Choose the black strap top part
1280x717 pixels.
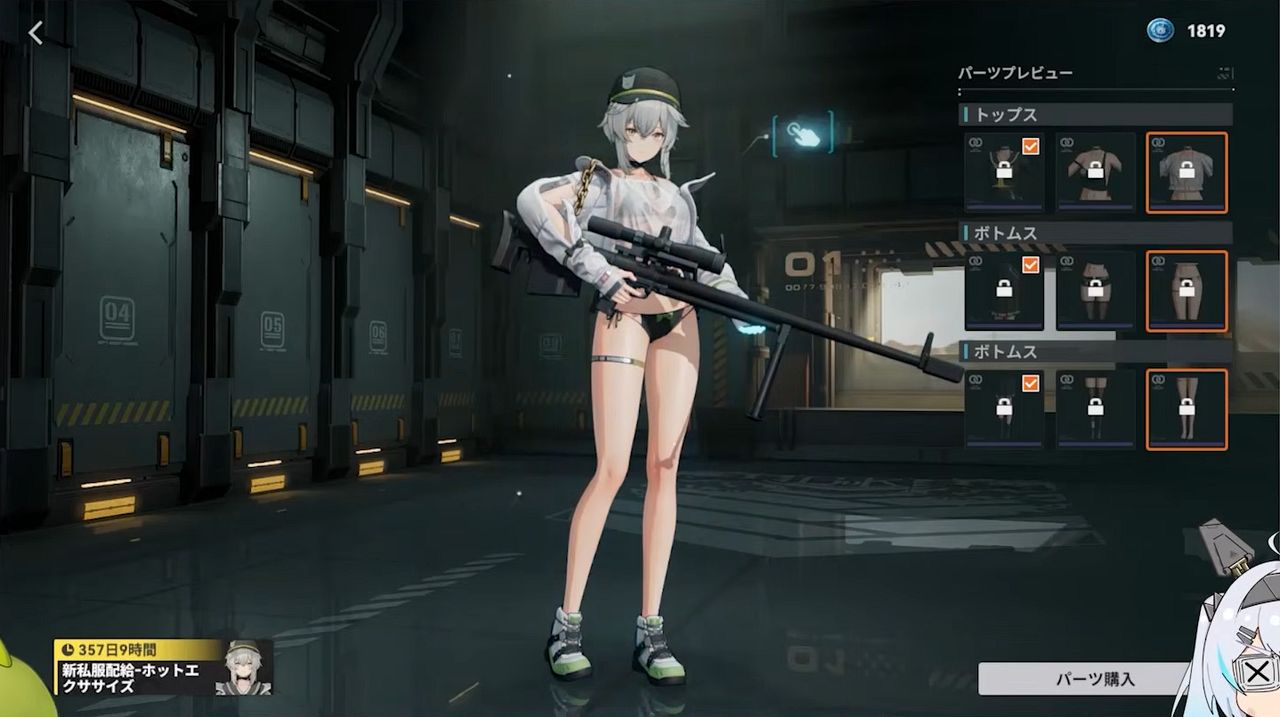click(1096, 173)
